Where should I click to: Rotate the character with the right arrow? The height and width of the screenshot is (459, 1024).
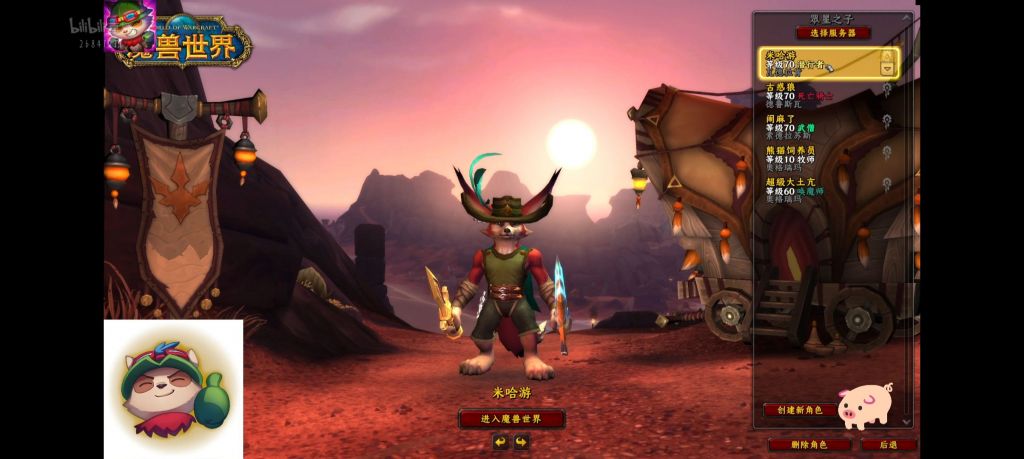click(x=522, y=441)
